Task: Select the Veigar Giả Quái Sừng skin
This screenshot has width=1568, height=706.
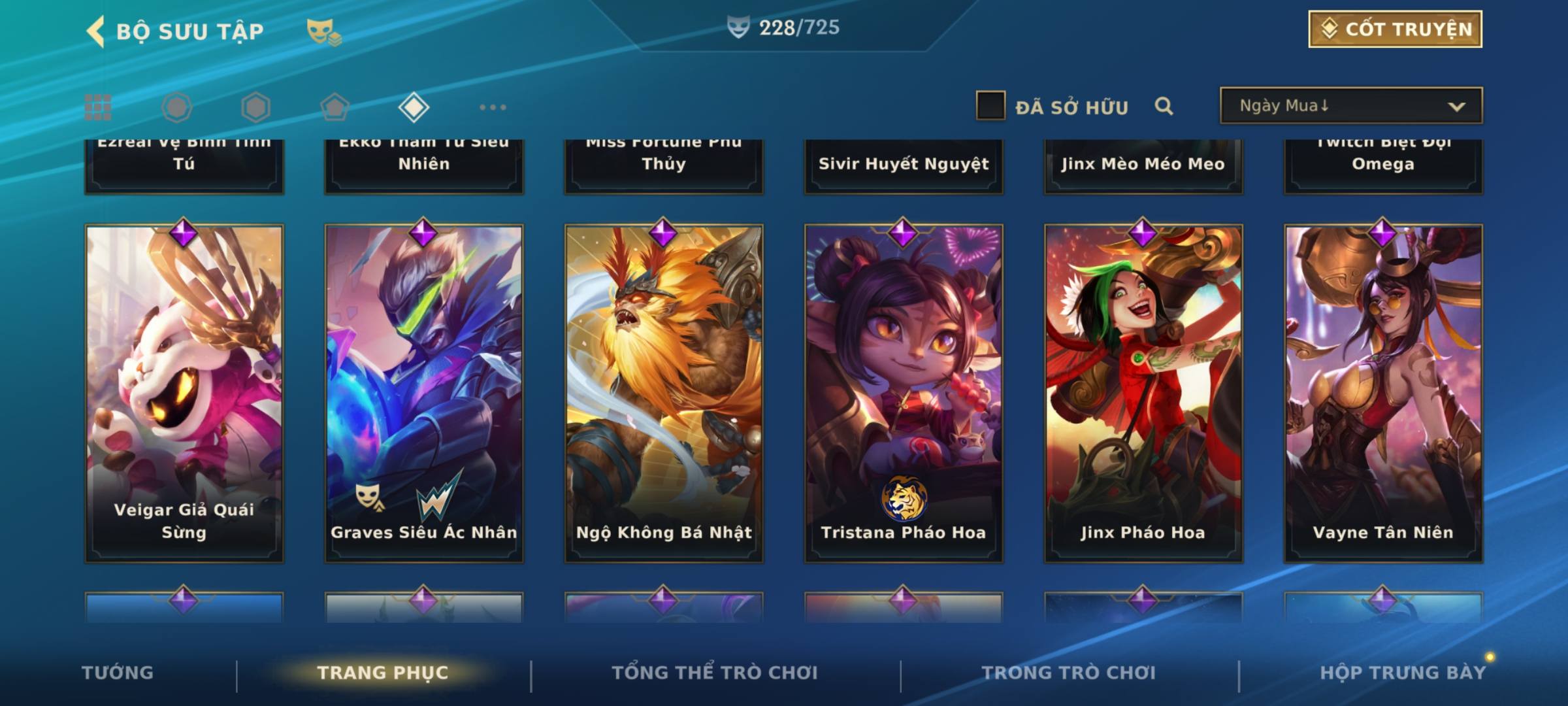Action: [184, 392]
